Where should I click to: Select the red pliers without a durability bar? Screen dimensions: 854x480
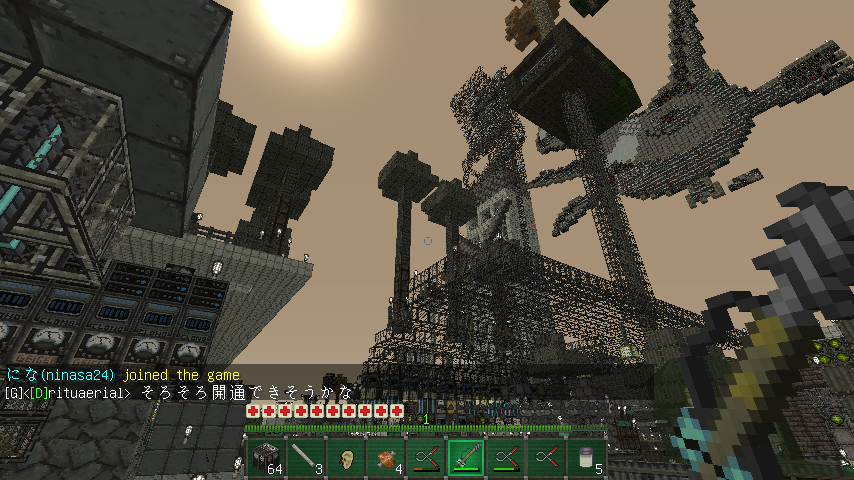point(546,459)
